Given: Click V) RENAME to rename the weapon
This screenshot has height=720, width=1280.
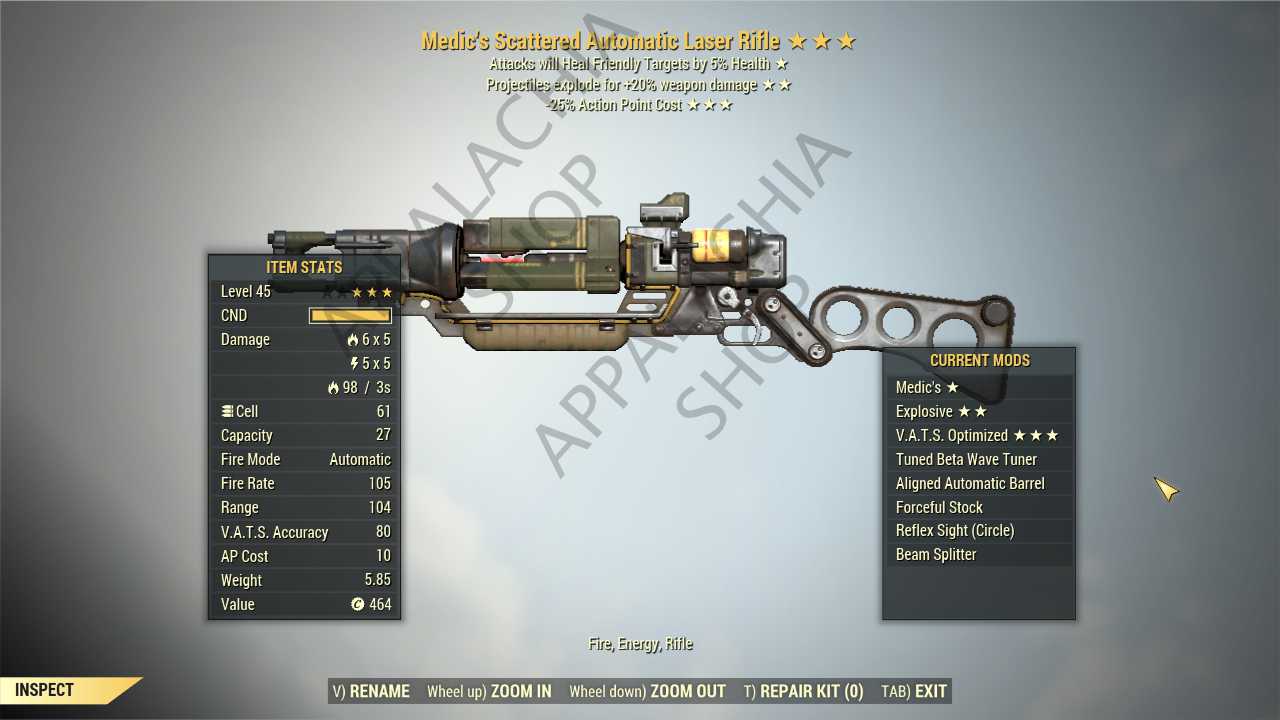Looking at the screenshot, I should tap(370, 690).
